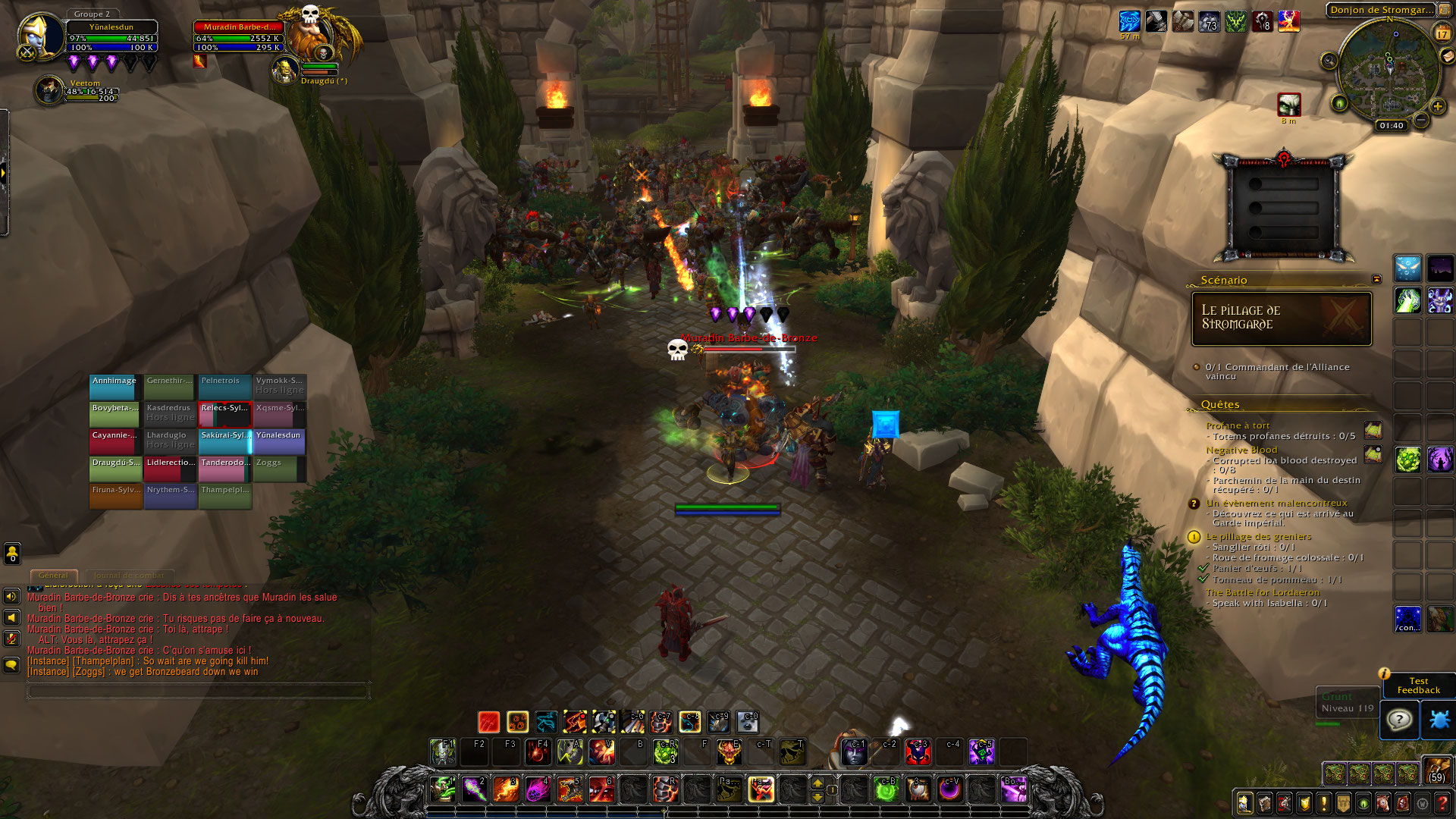The image size is (1456, 819).
Task: Zoom out the minimap with minus button
Action: (1421, 120)
